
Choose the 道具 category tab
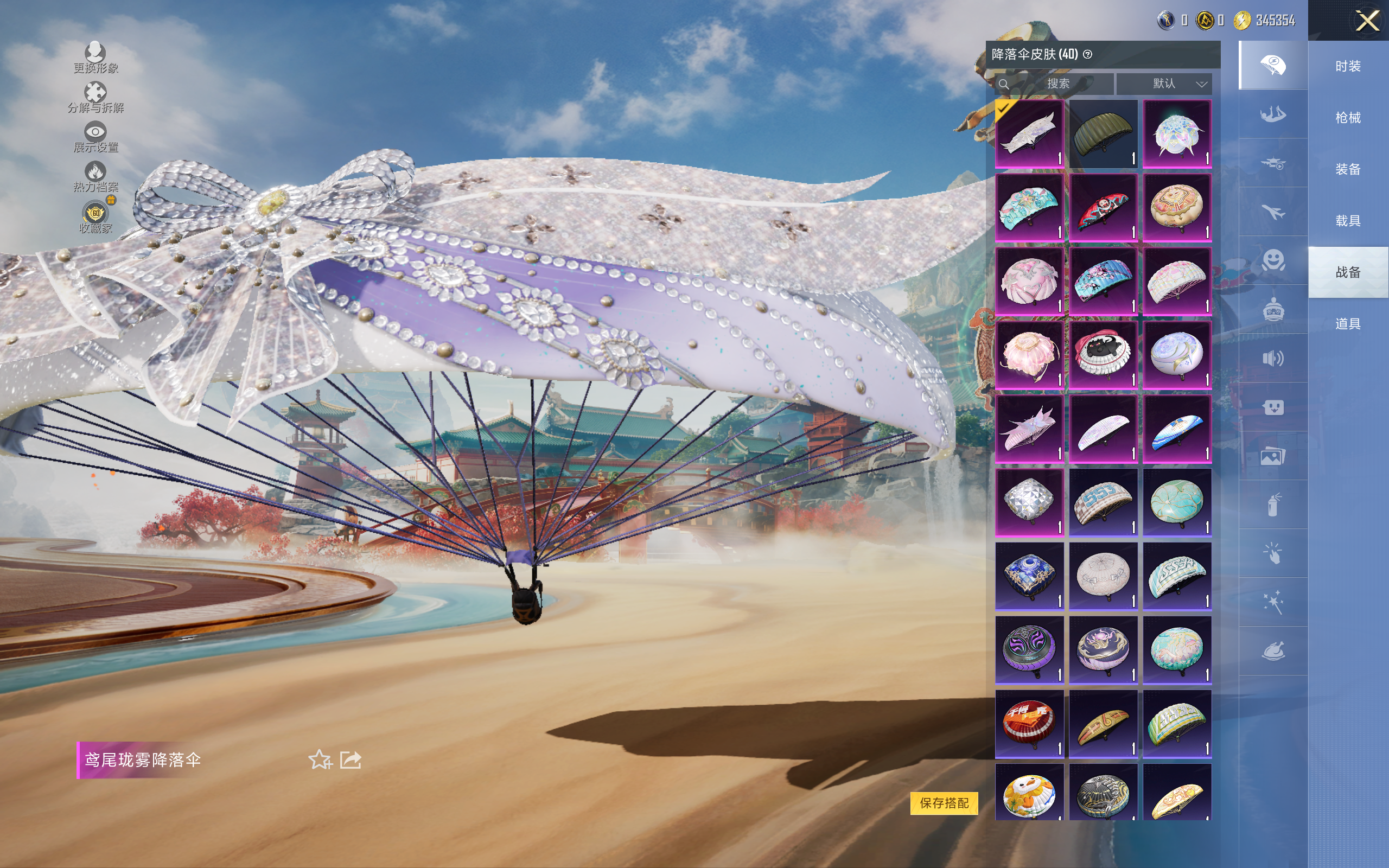pyautogui.click(x=1348, y=324)
